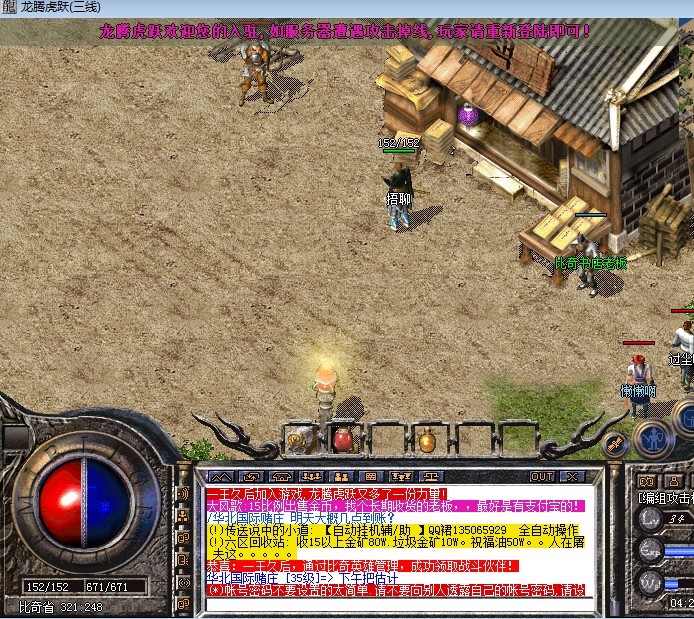Select the scroll item in the belt
Image resolution: width=694 pixels, height=619 pixels.
pyautogui.click(x=298, y=438)
